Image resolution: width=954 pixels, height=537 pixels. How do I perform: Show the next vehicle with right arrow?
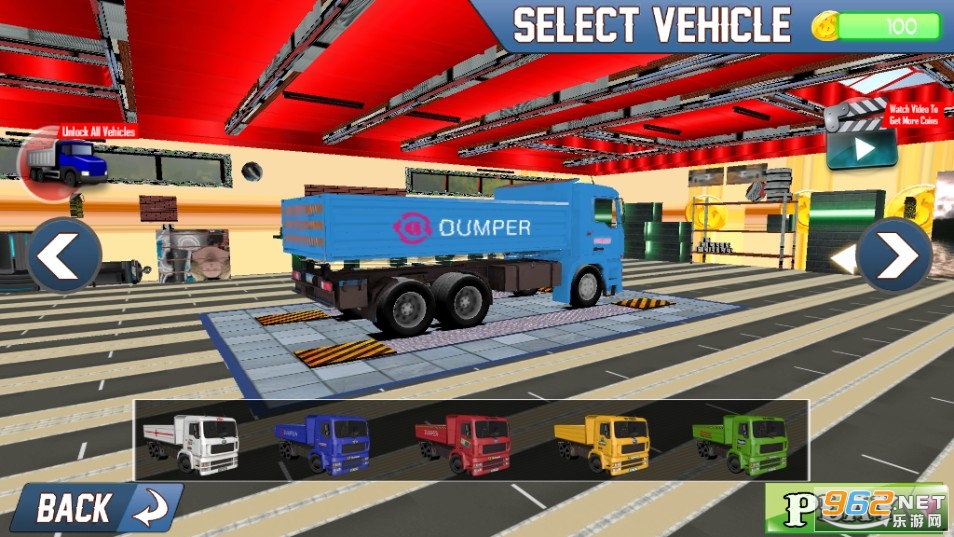(x=894, y=256)
